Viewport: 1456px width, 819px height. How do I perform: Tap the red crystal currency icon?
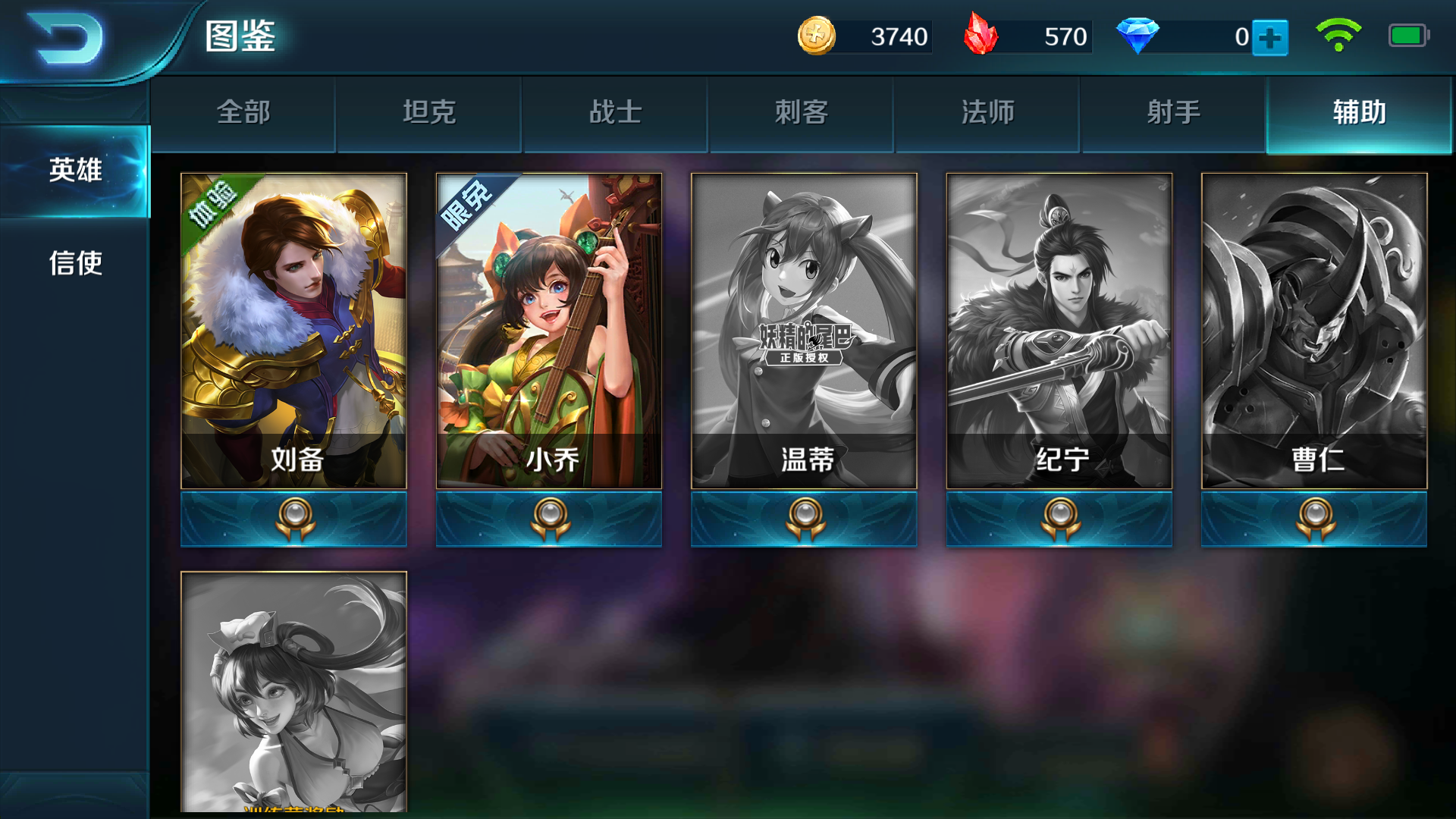click(x=982, y=35)
